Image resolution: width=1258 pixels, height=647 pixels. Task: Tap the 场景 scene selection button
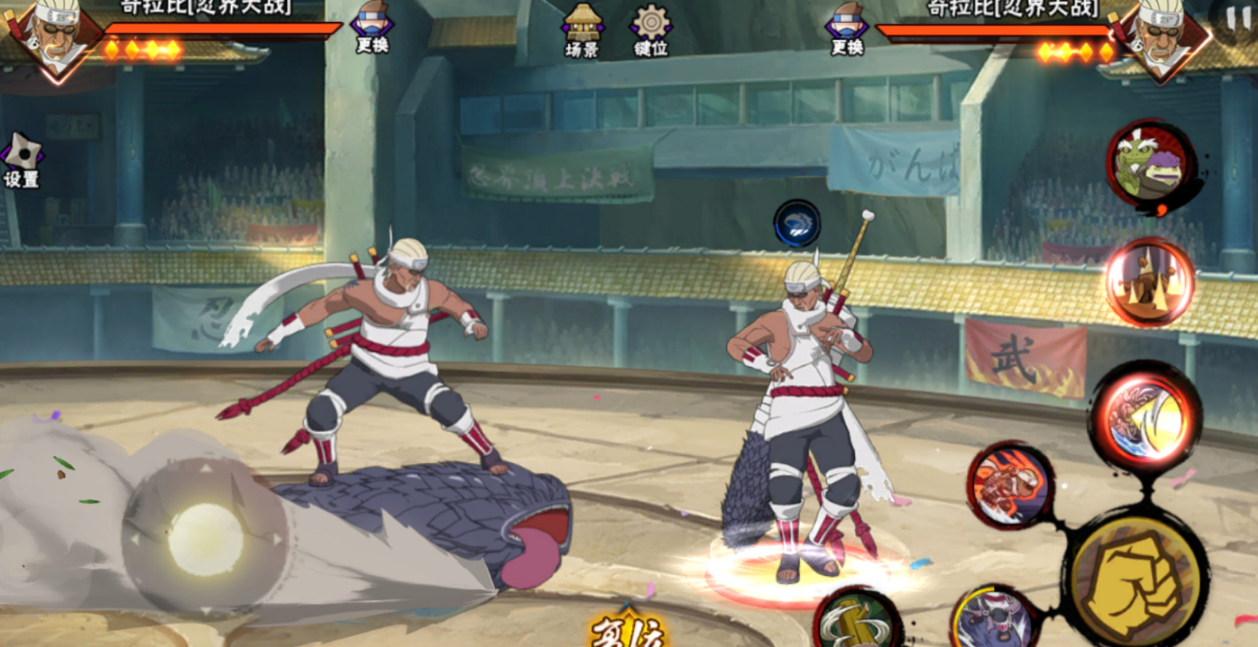[581, 28]
